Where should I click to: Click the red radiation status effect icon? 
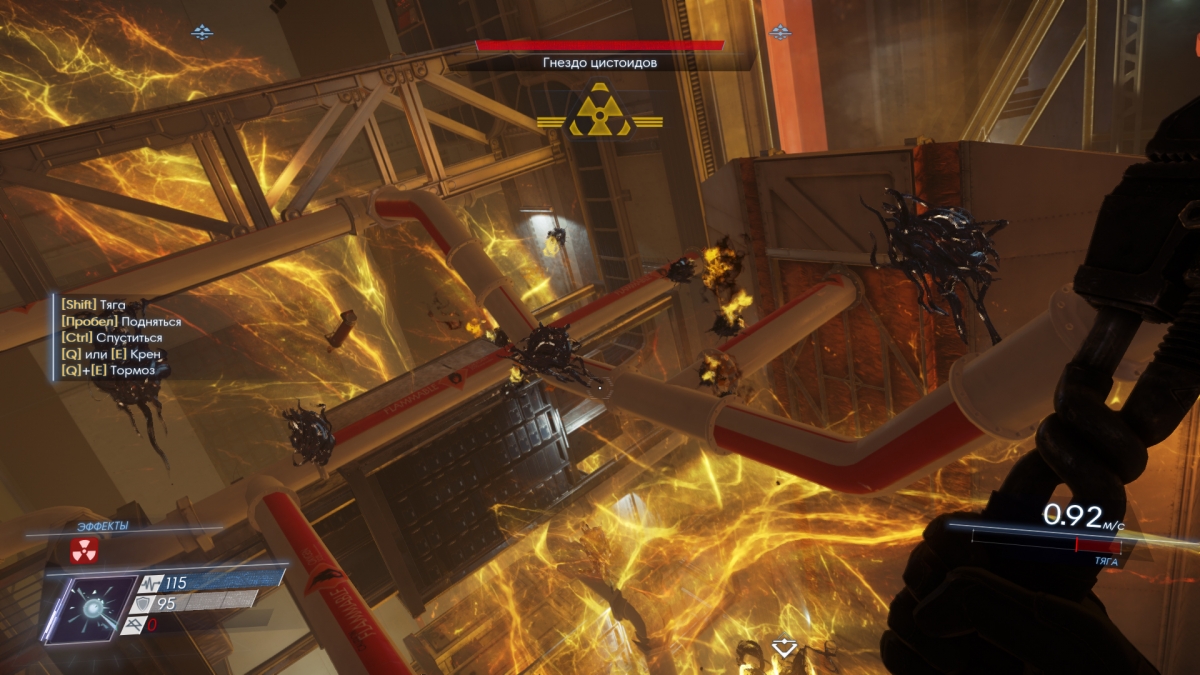pos(84,550)
